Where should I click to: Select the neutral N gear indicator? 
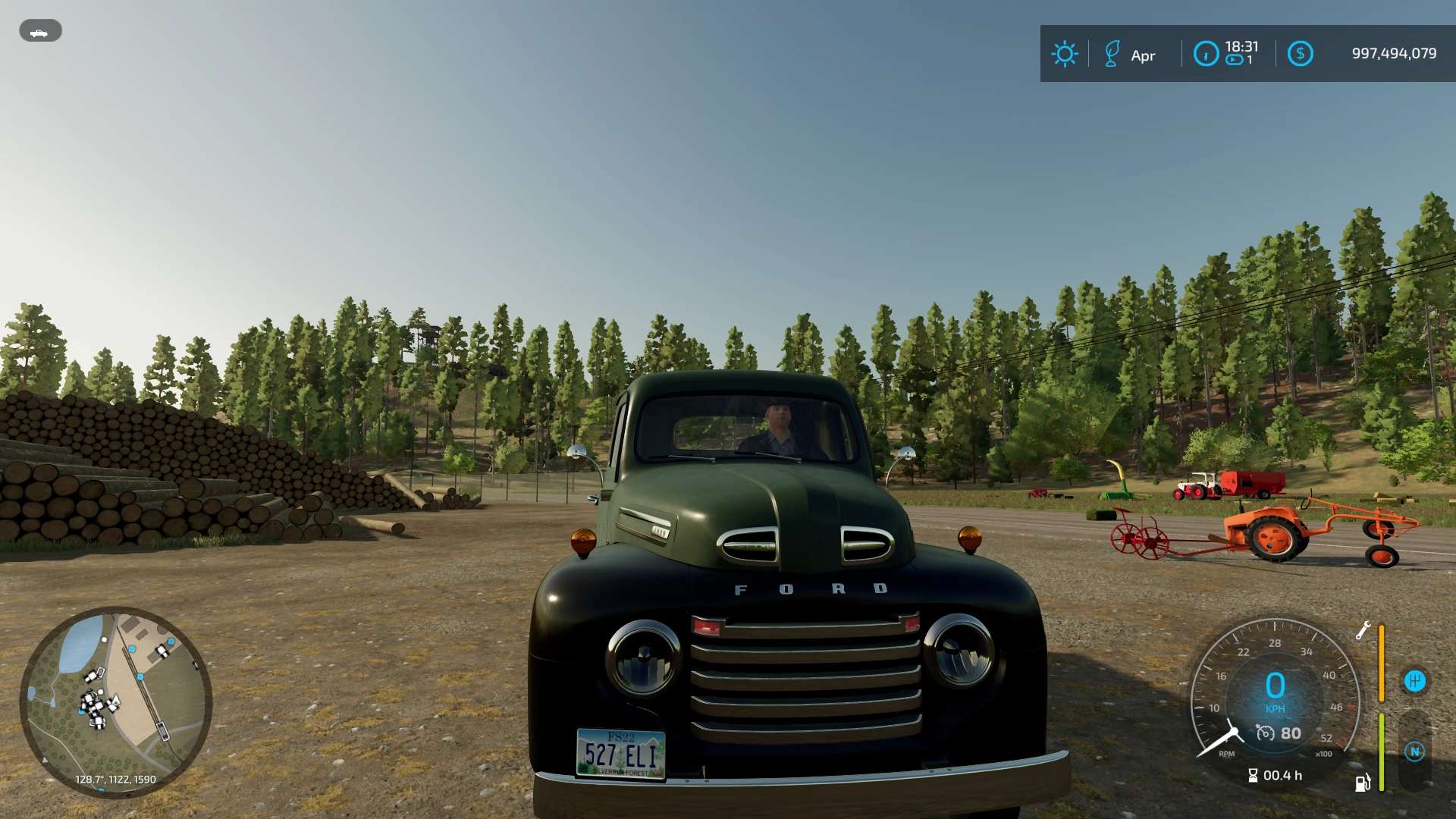(1414, 752)
